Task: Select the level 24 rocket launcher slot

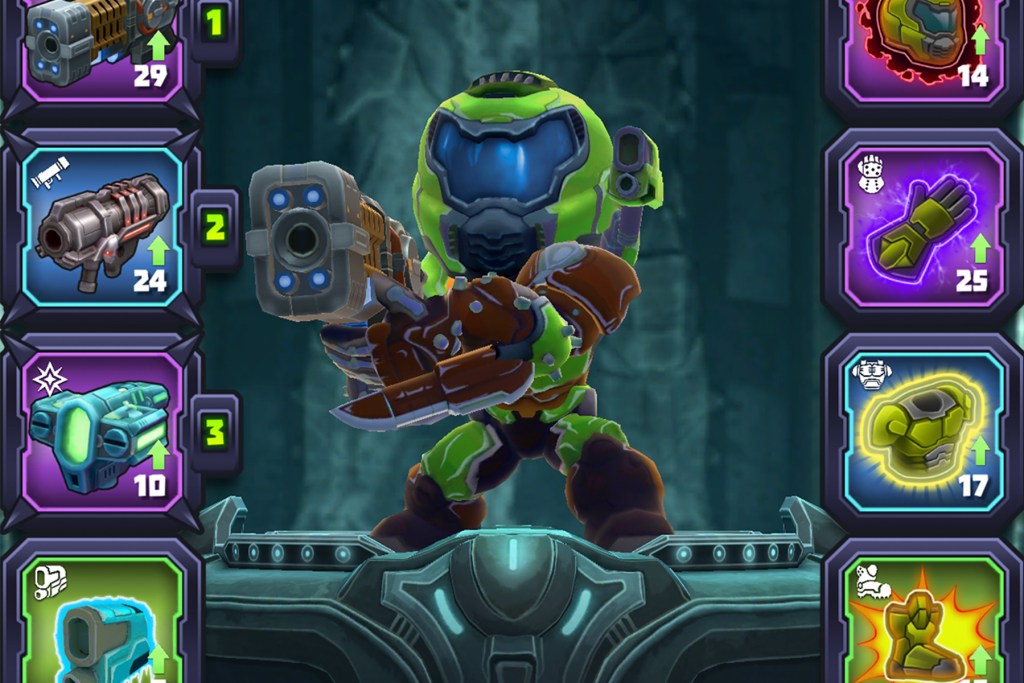Action: (100, 227)
